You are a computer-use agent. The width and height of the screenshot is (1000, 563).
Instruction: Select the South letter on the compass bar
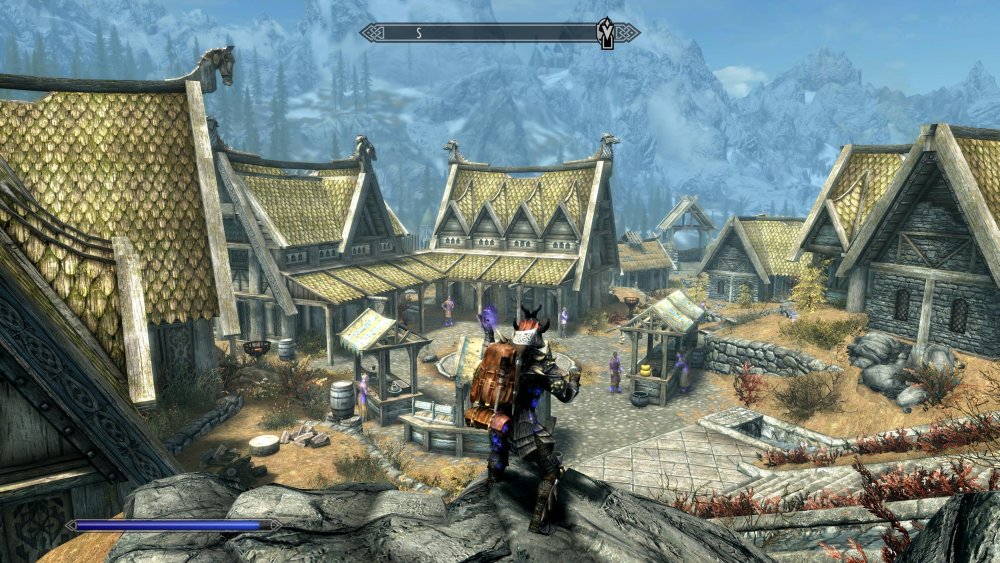tap(418, 33)
